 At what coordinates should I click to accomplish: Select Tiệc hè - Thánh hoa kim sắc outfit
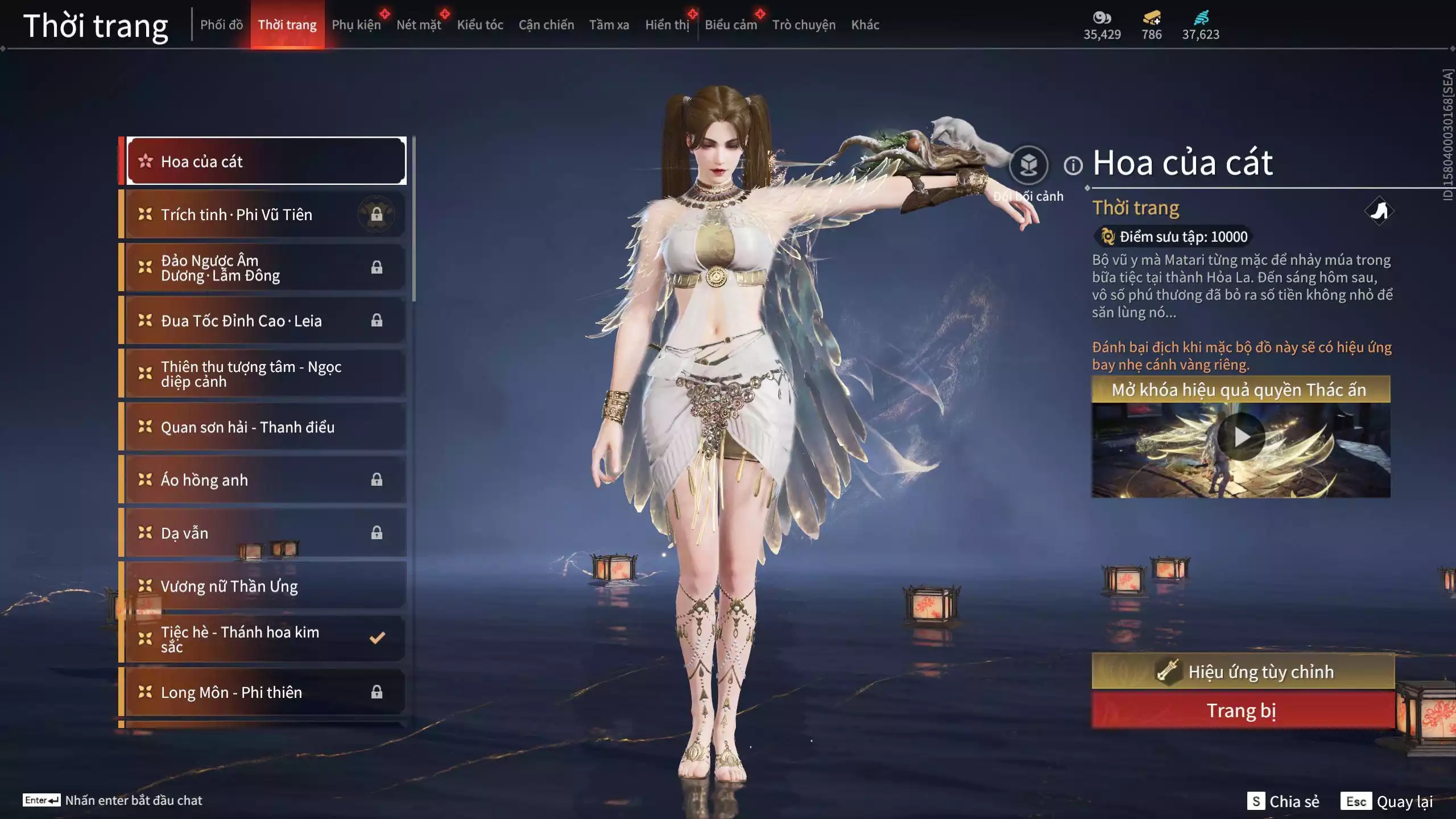click(266, 639)
